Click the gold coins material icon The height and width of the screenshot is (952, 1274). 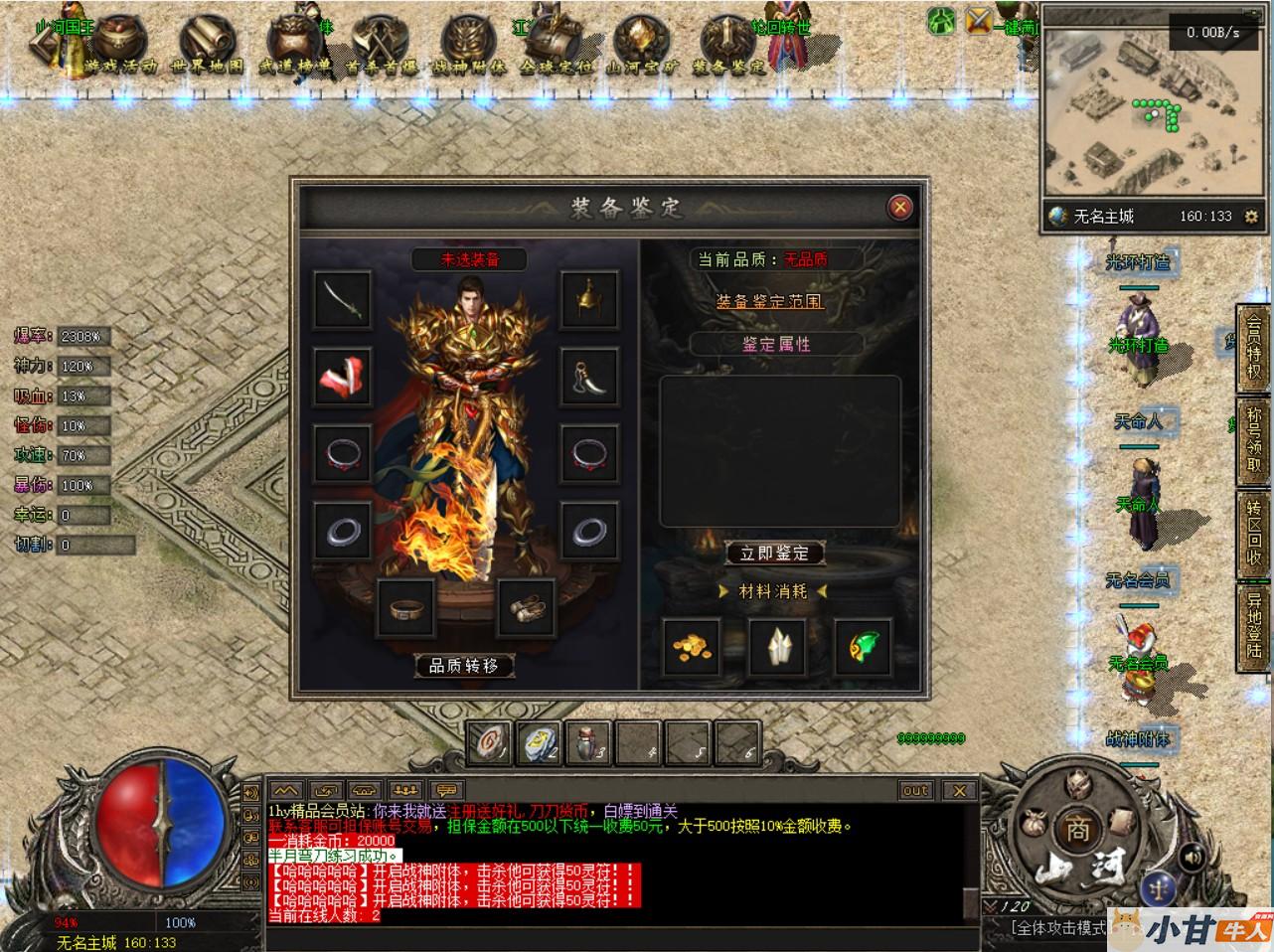[x=692, y=646]
